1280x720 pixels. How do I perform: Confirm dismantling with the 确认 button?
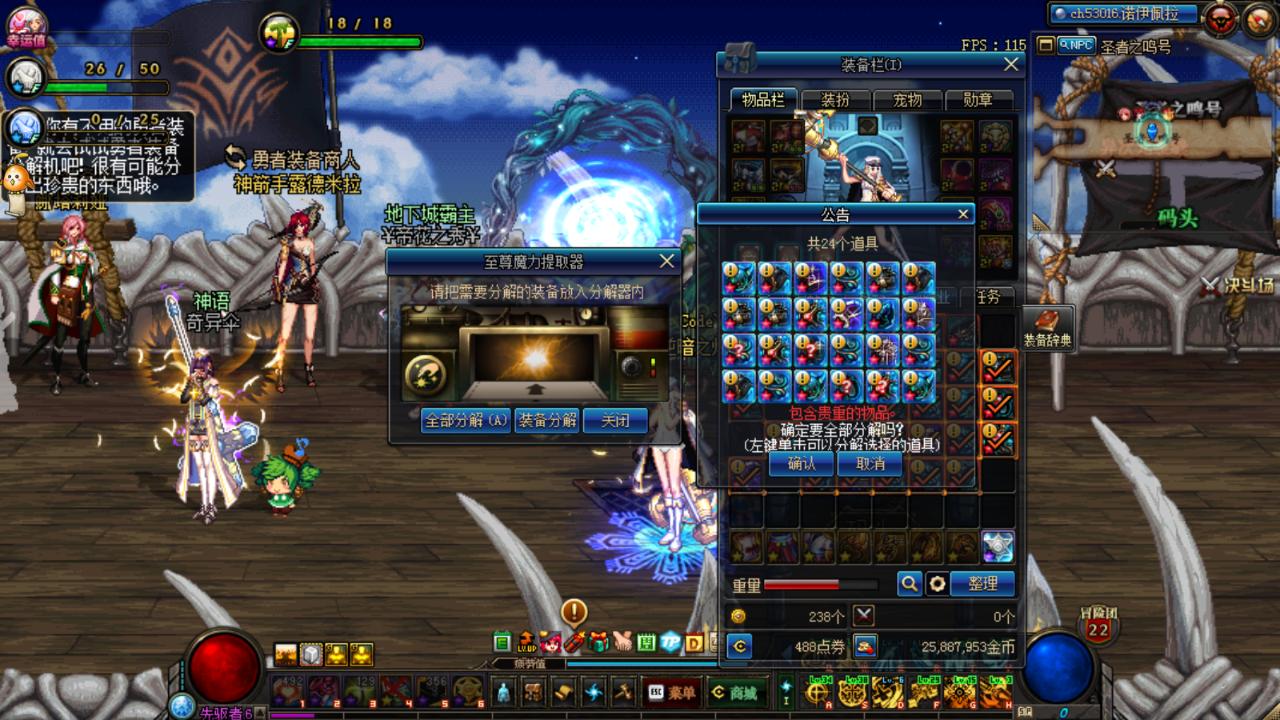point(801,464)
